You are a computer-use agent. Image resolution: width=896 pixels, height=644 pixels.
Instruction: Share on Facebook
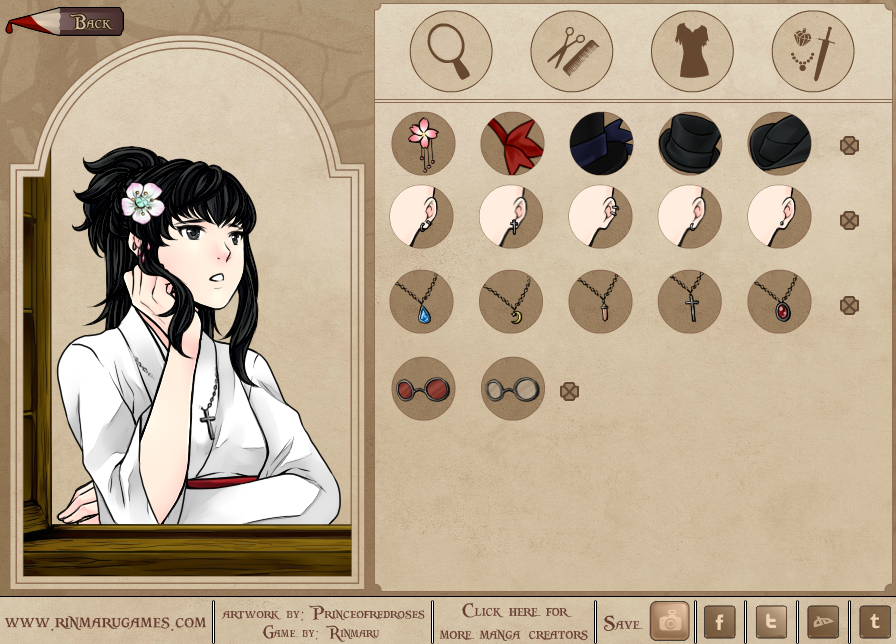click(720, 622)
